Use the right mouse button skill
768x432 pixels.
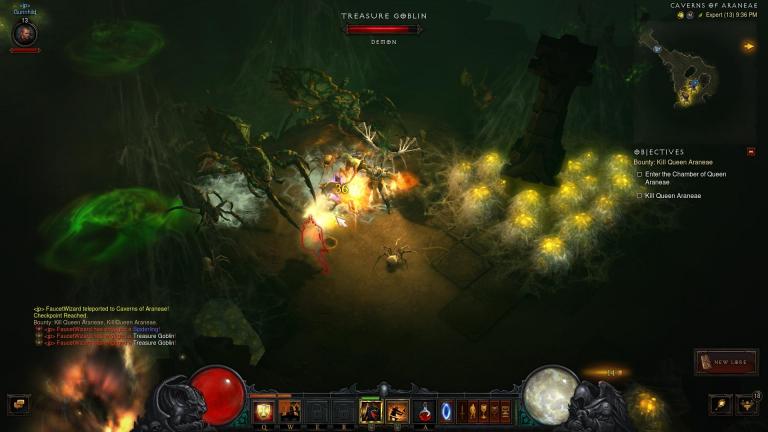point(397,411)
